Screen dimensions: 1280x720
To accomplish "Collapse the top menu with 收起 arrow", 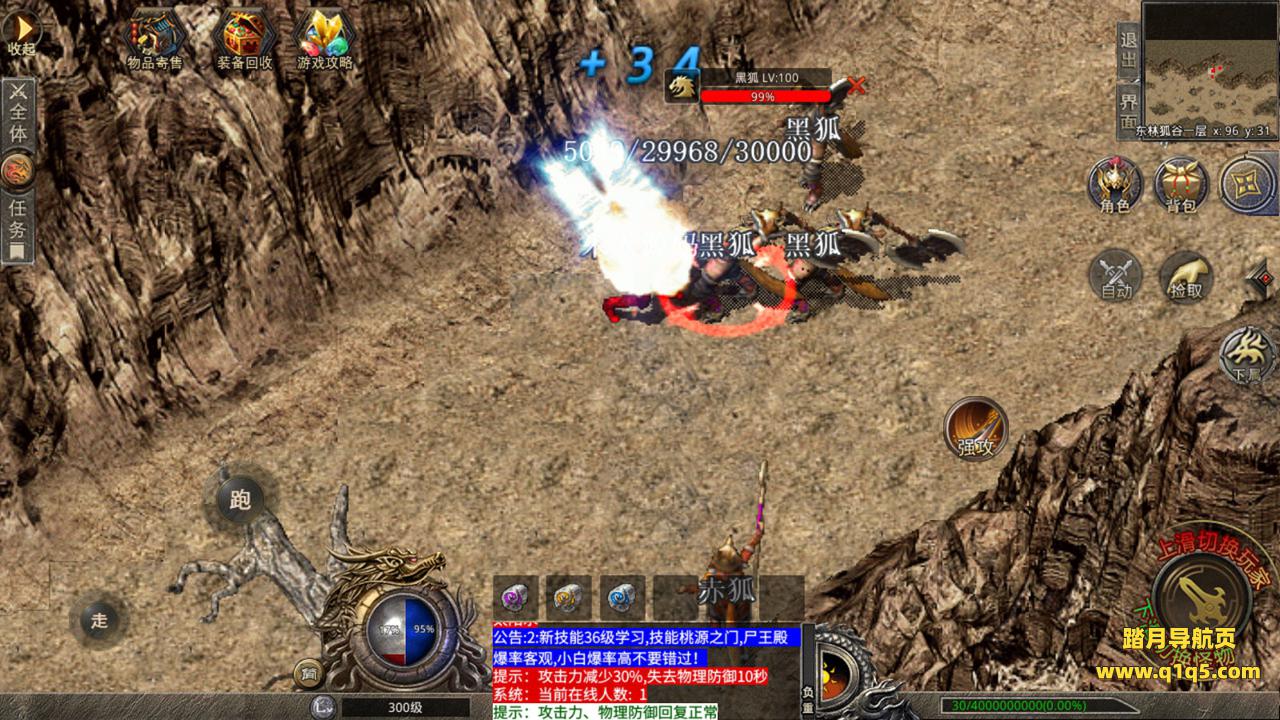I will (x=21, y=32).
